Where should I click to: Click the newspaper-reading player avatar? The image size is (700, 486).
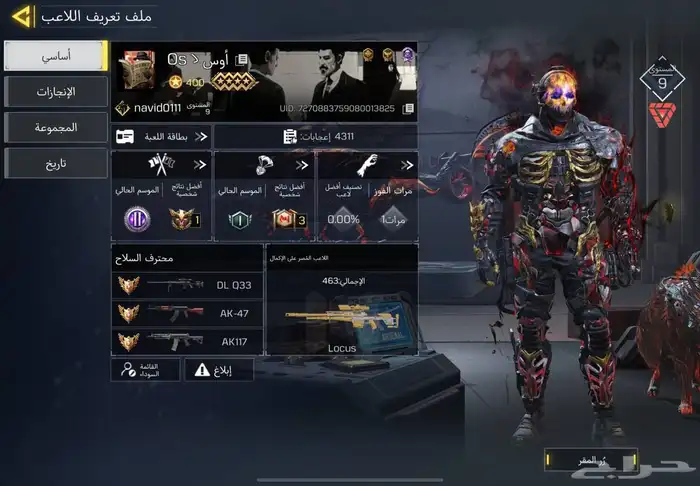coord(137,72)
